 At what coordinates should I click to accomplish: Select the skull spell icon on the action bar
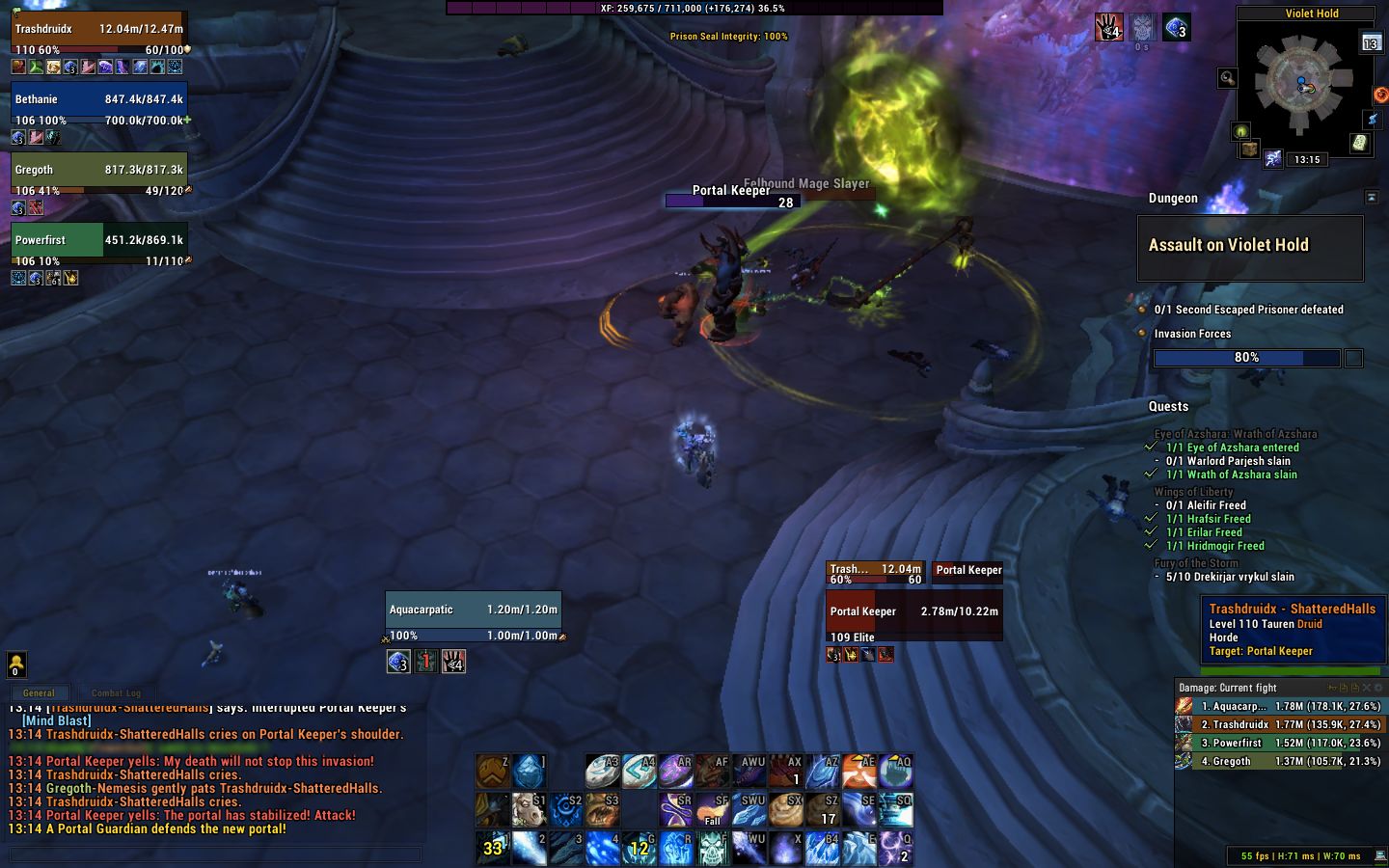713,848
